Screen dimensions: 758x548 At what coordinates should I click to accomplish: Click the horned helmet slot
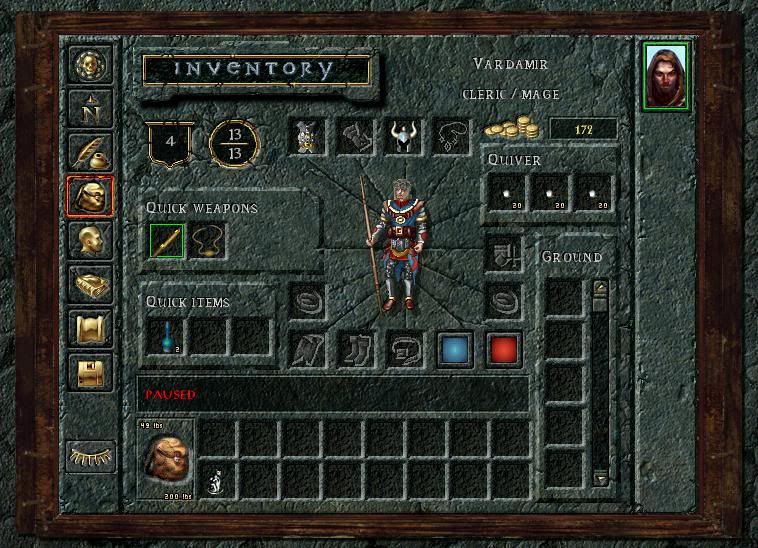pyautogui.click(x=404, y=137)
